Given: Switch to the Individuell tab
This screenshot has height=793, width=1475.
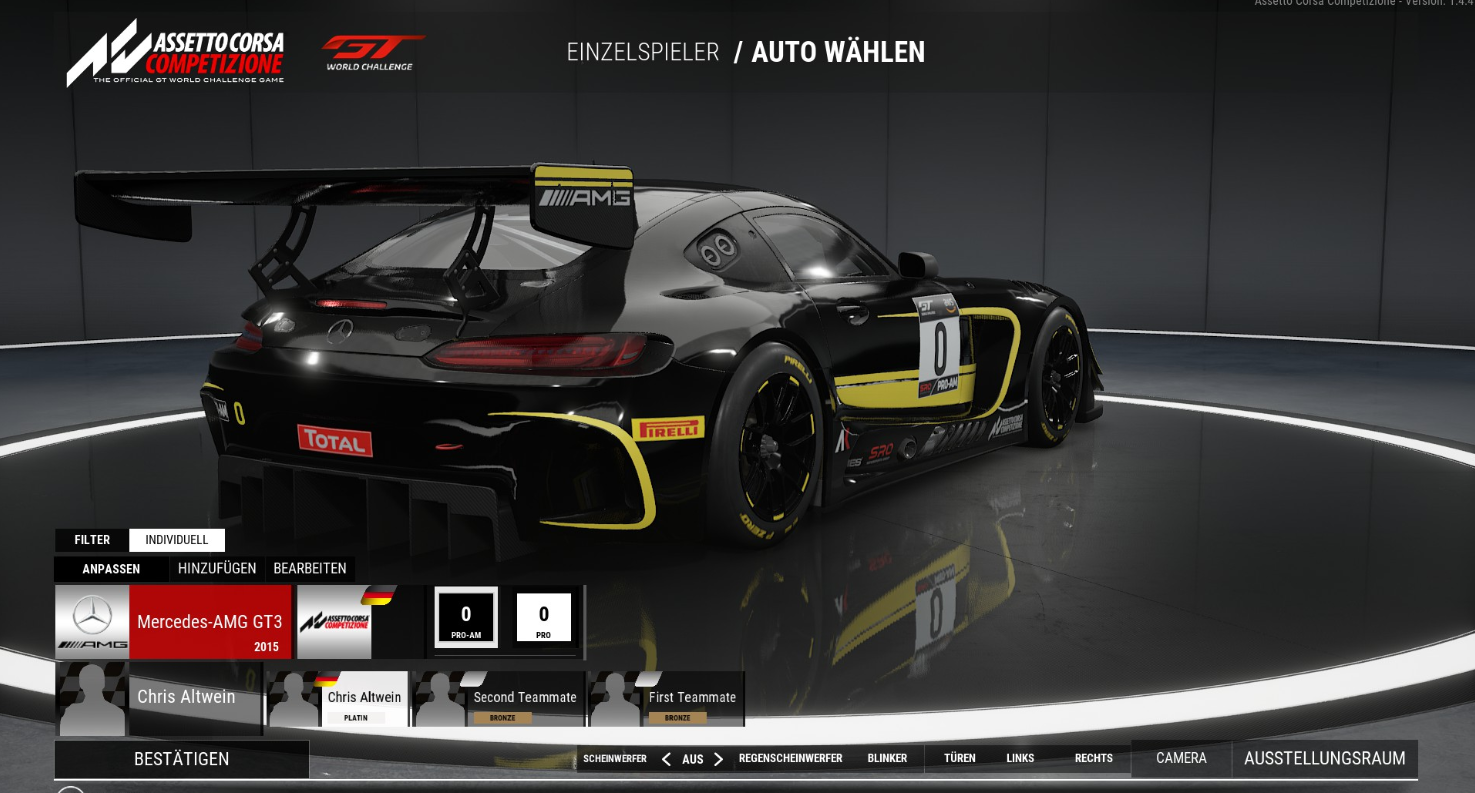Looking at the screenshot, I should coord(177,540).
